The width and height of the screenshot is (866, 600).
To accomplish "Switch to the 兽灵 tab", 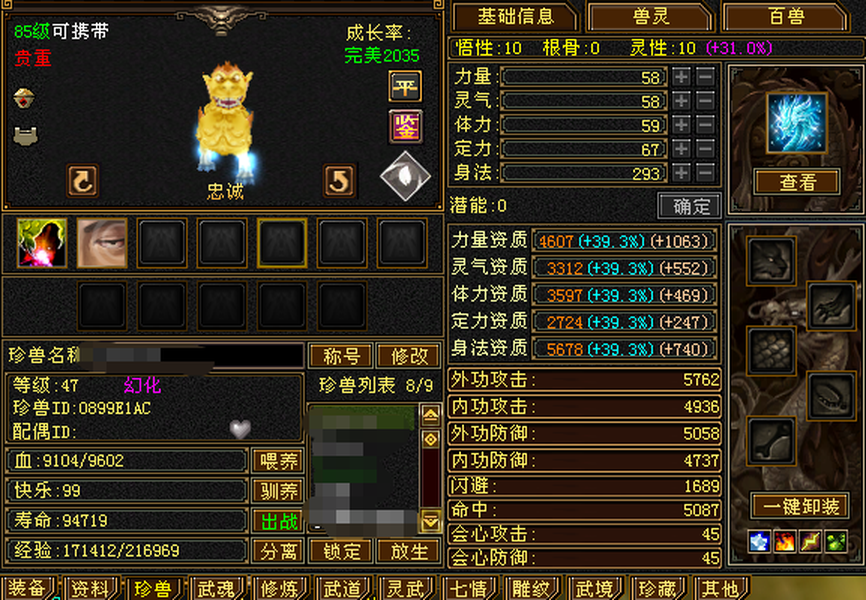I will pyautogui.click(x=649, y=17).
